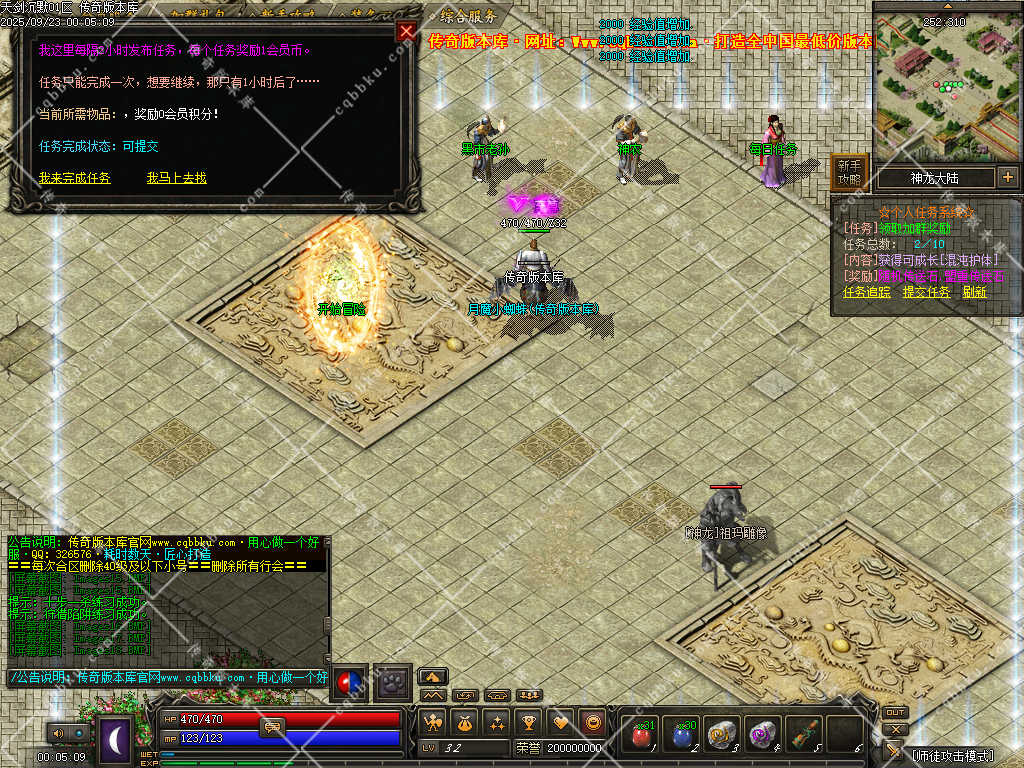The image size is (1024, 768).
Task: Open the 任务追踪 quest tracking link
Action: 866,292
